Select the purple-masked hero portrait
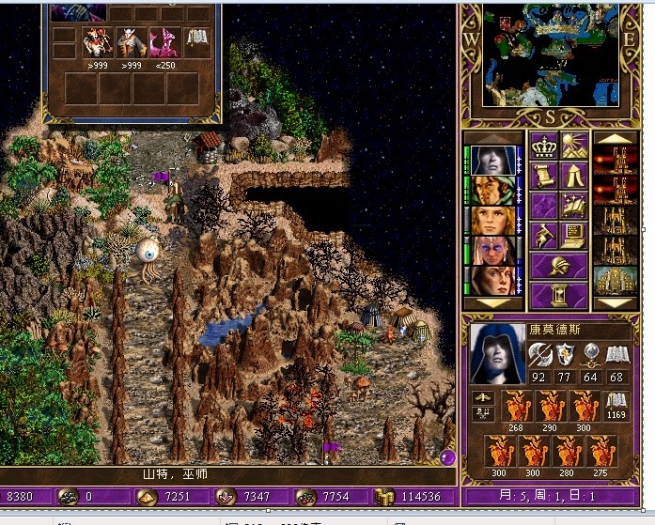 click(492, 250)
